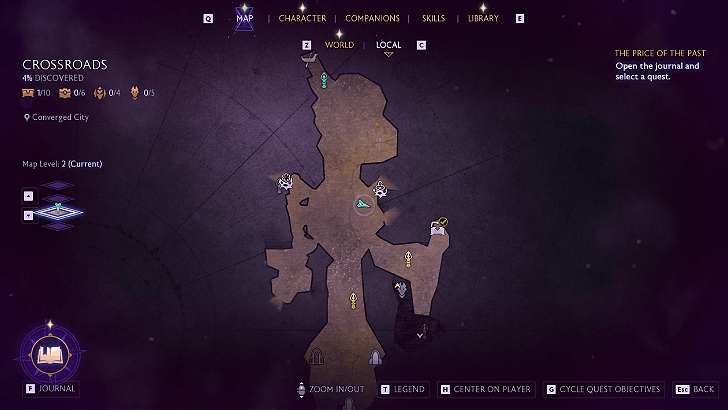Select the Map tab
This screenshot has height=410, width=728.
pos(245,18)
